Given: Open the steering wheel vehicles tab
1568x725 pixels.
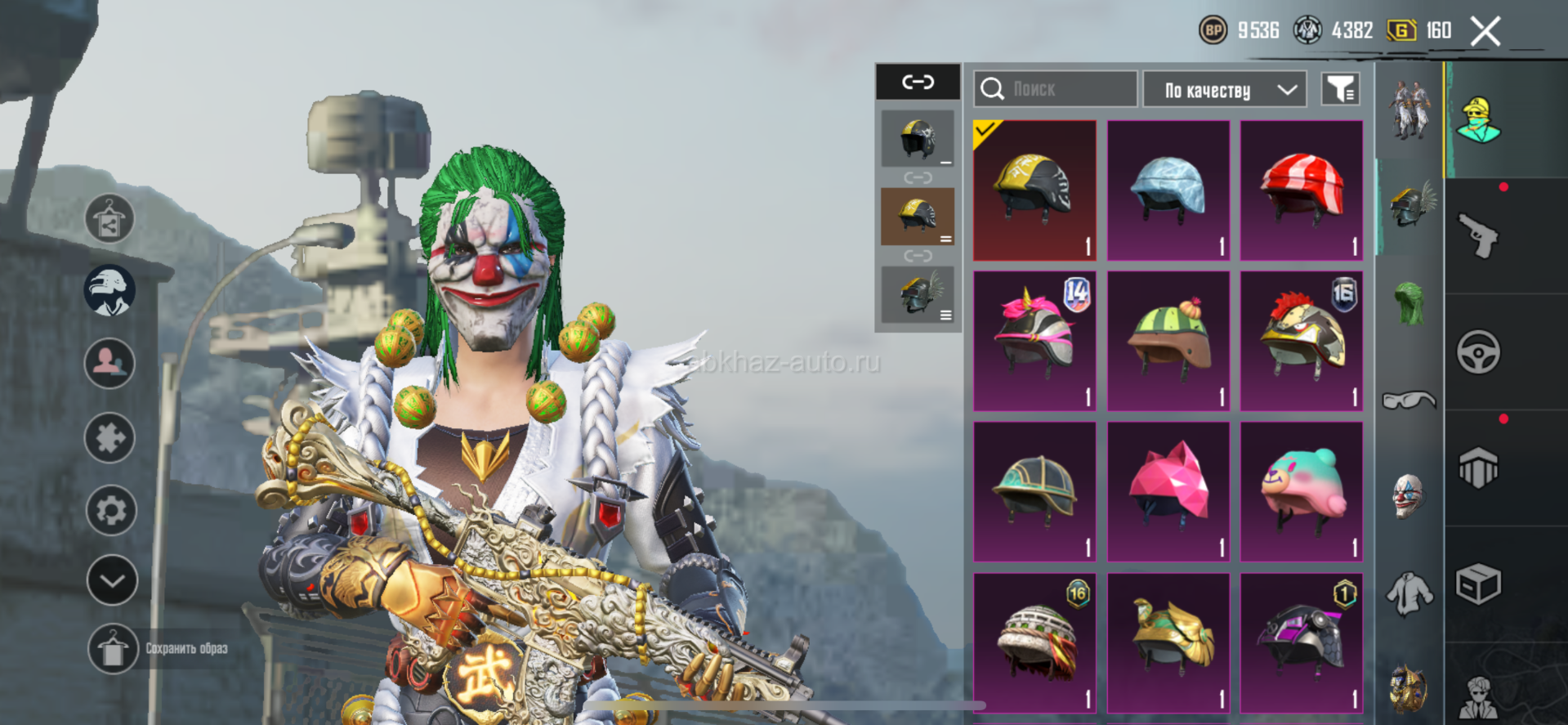Looking at the screenshot, I should (x=1478, y=352).
